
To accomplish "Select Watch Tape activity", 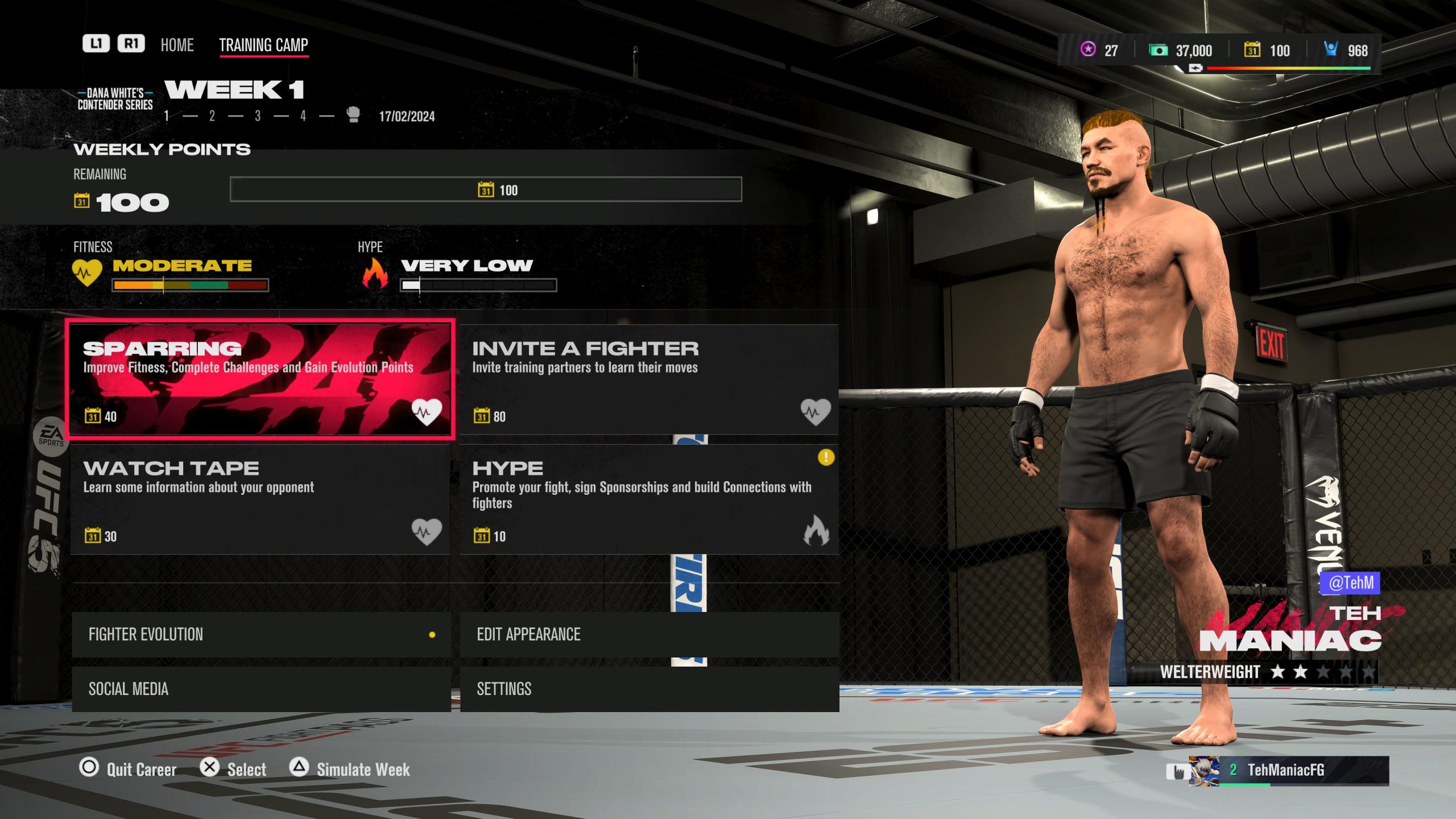I will click(260, 499).
